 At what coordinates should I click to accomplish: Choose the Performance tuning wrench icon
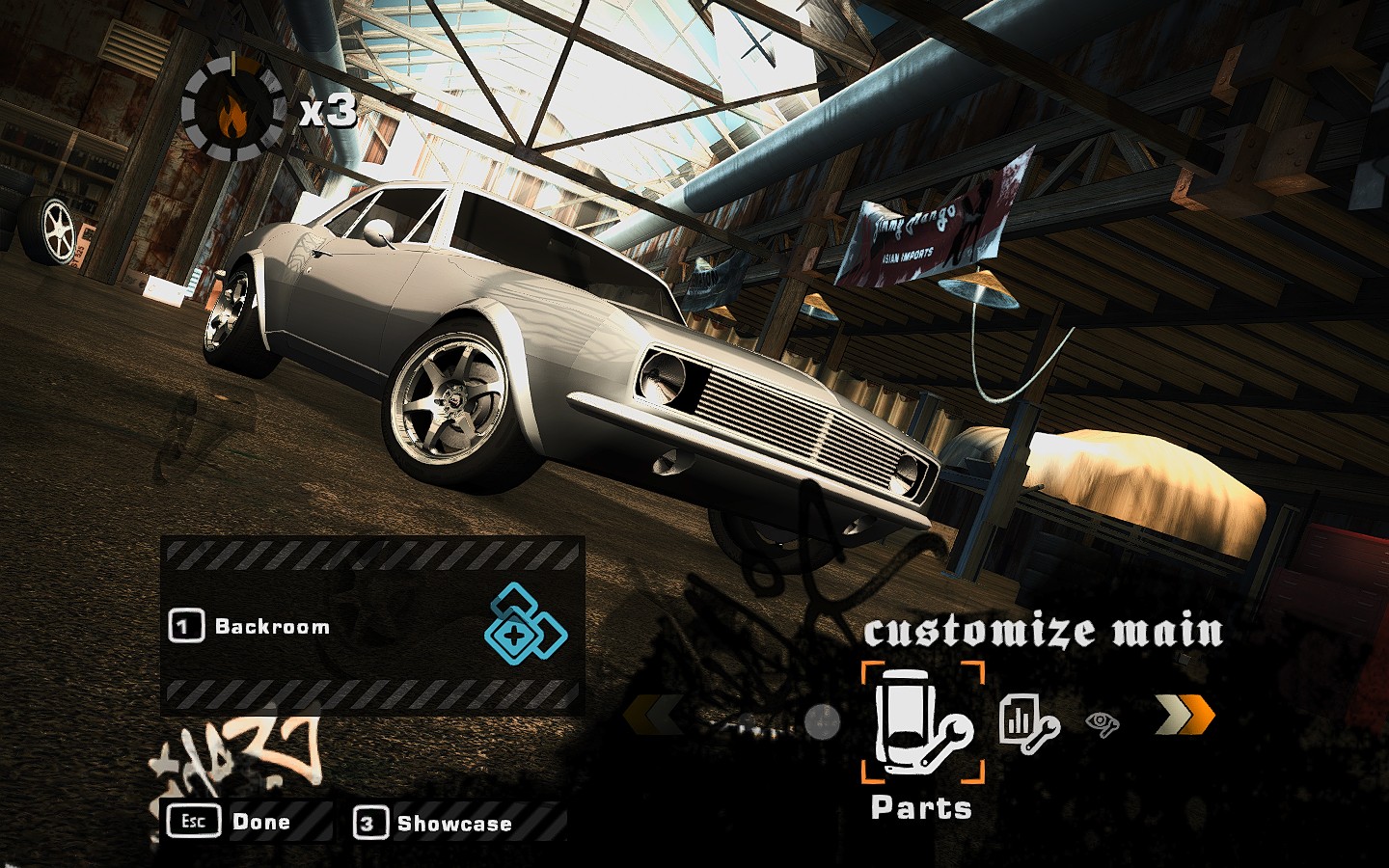(x=1028, y=721)
